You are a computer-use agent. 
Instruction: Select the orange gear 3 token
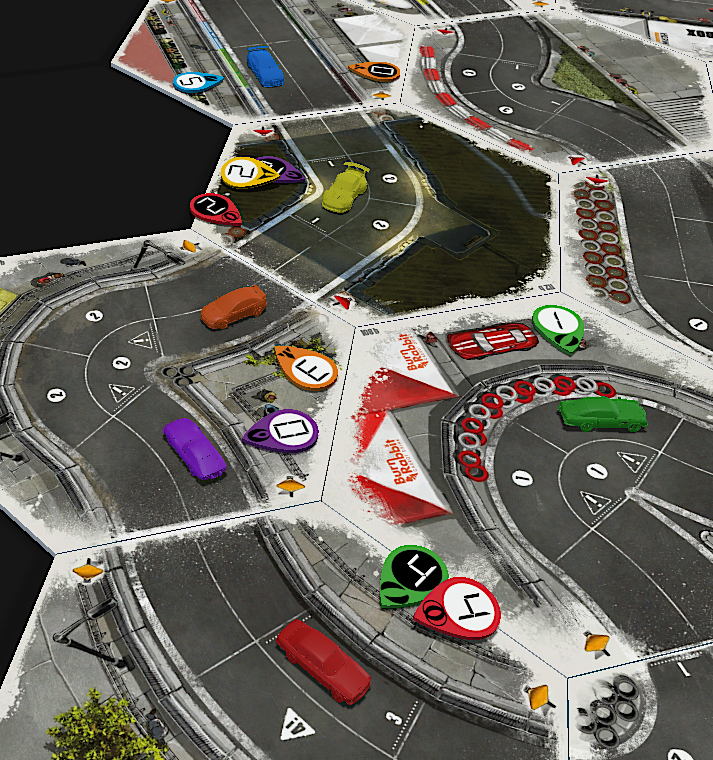tap(310, 371)
